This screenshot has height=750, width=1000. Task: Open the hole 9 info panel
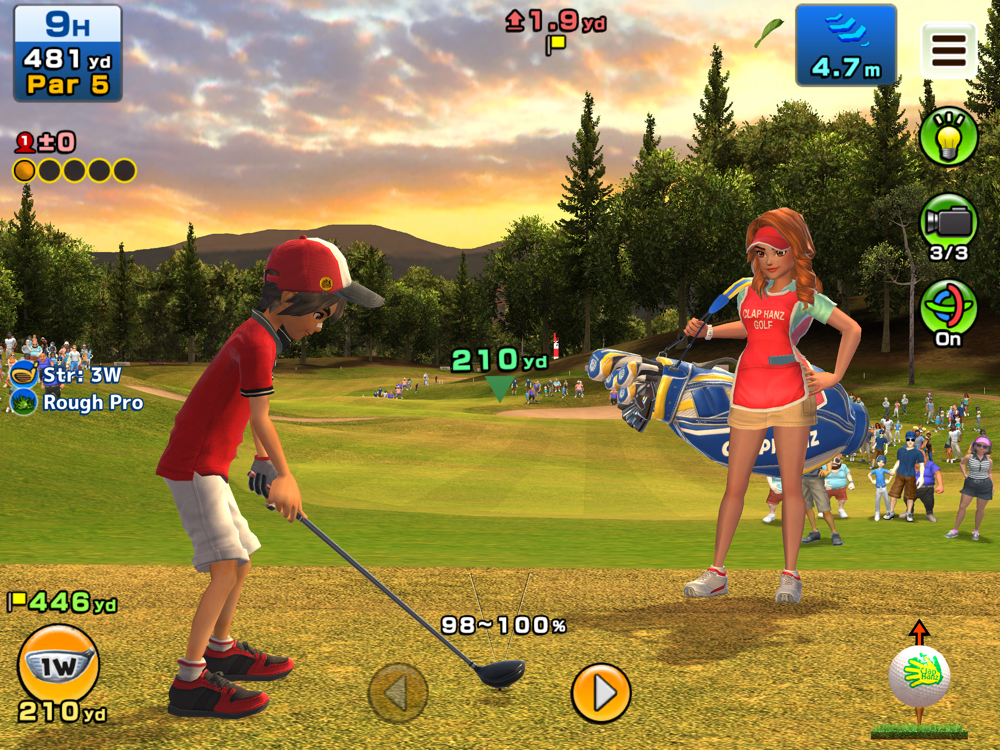click(68, 52)
